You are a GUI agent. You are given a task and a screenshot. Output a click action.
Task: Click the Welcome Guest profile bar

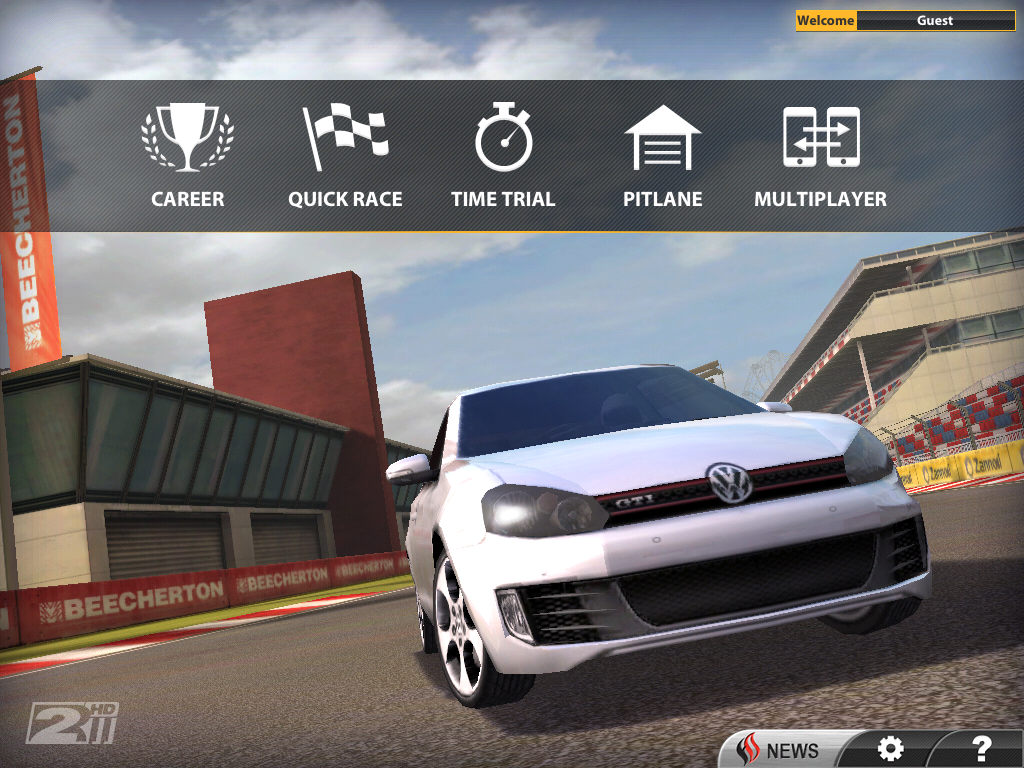[x=905, y=20]
